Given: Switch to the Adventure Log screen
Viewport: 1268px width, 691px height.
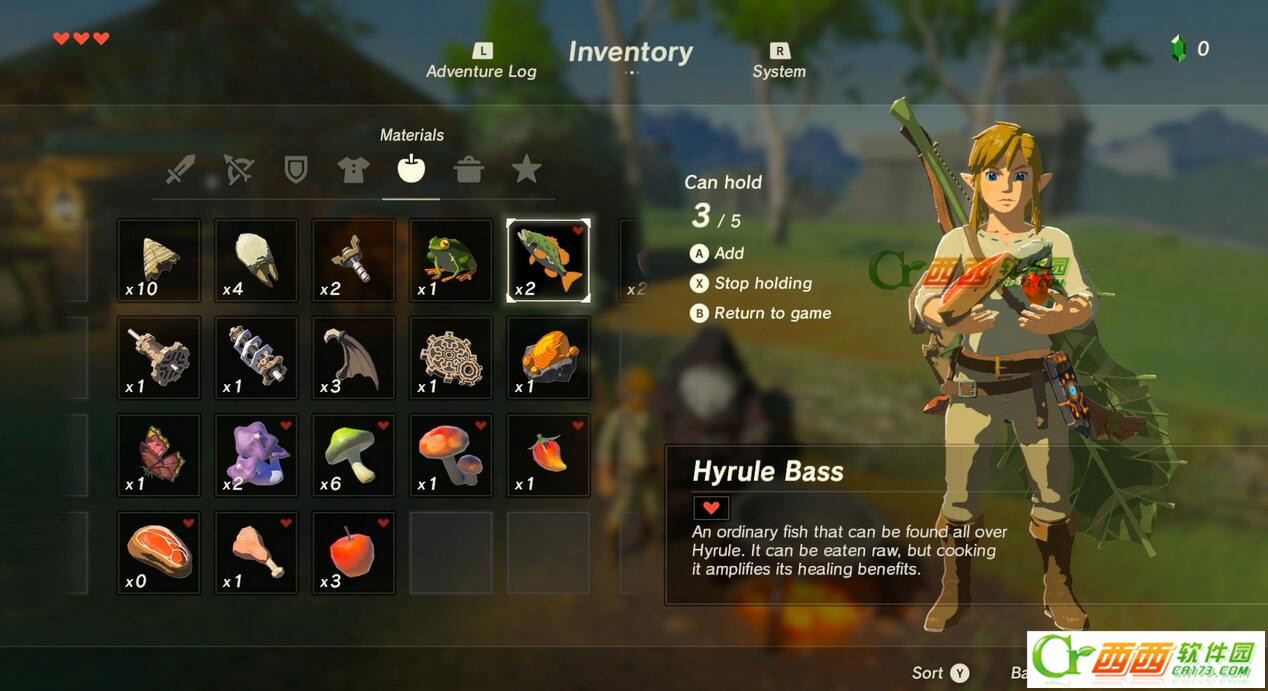Looking at the screenshot, I should [481, 62].
